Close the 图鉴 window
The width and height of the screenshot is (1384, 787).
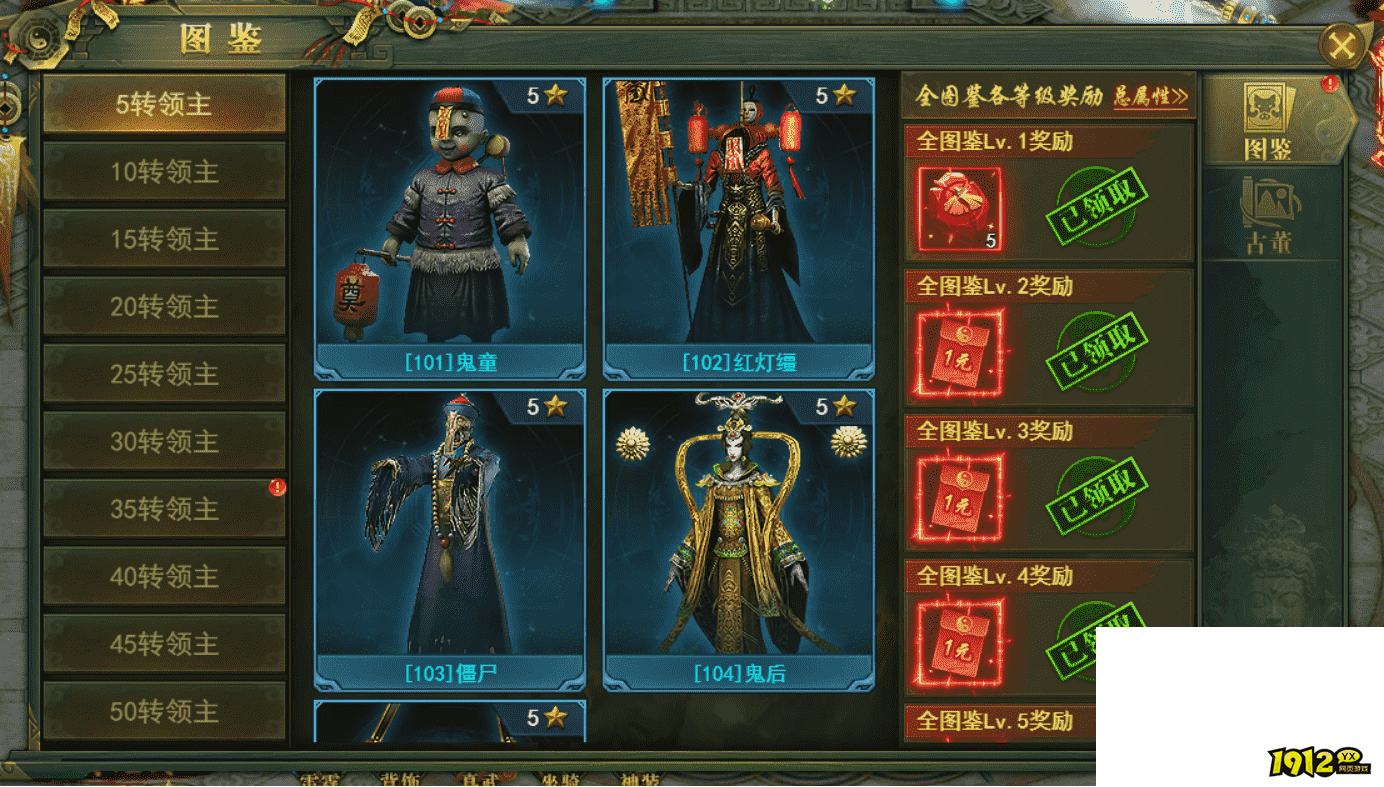pyautogui.click(x=1342, y=46)
